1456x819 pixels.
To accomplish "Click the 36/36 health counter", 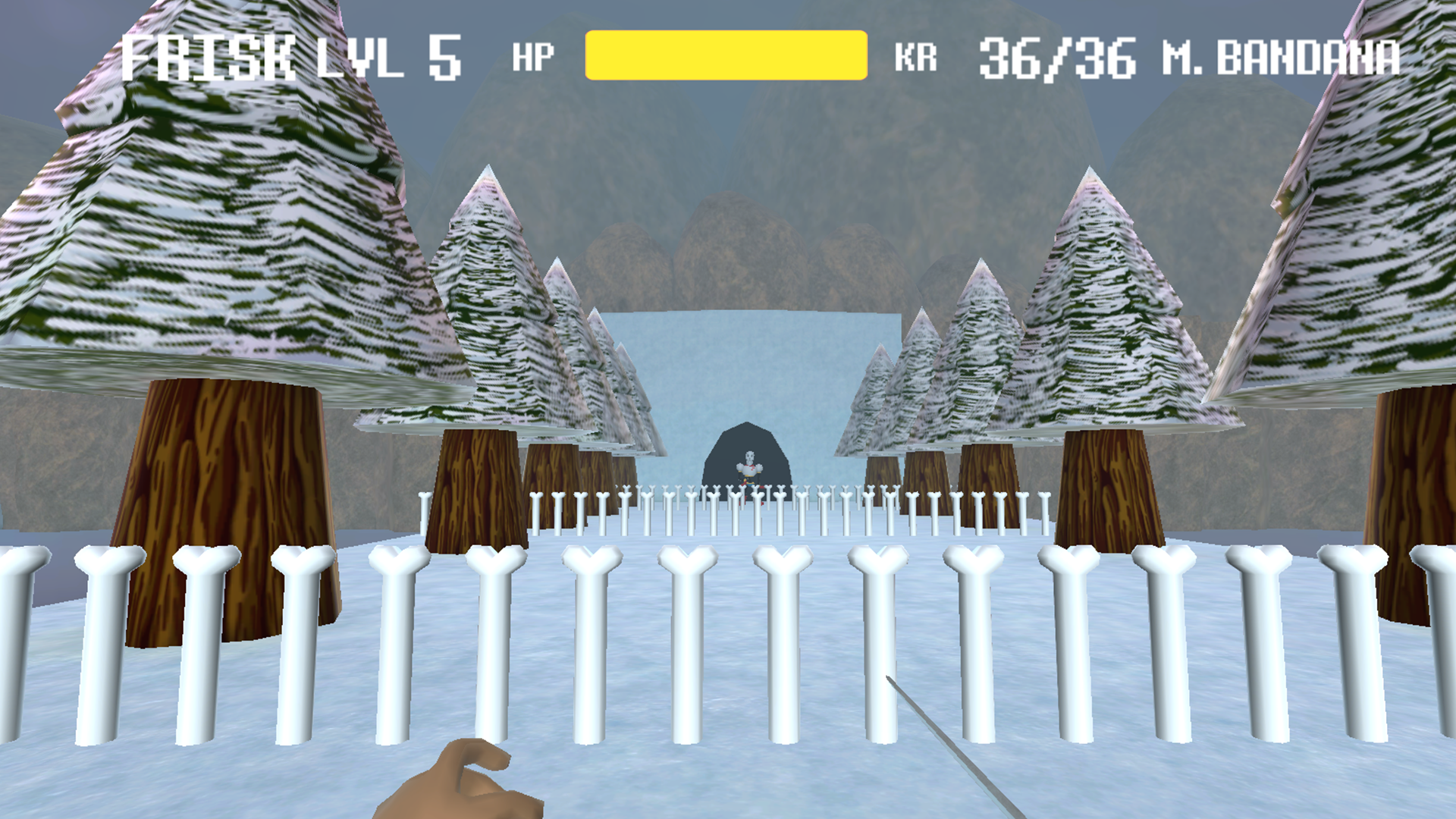I will [1054, 55].
